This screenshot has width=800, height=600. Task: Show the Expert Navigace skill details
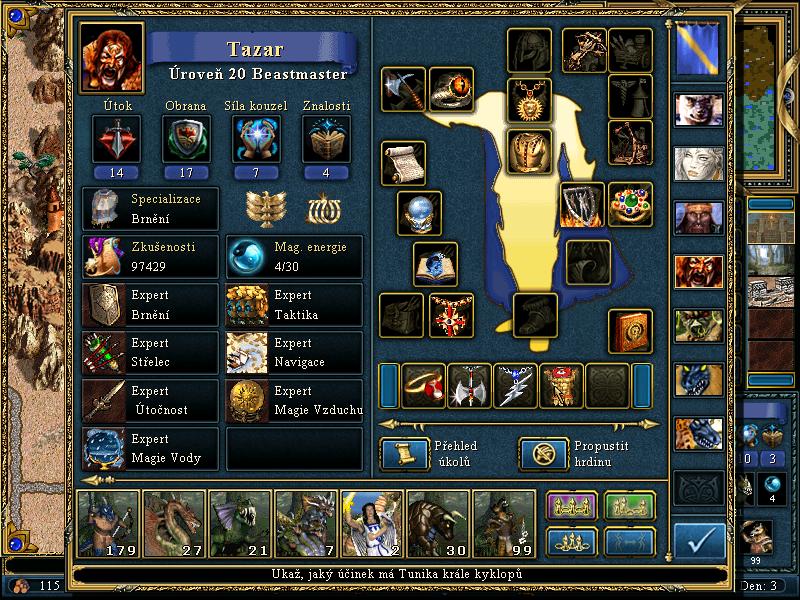click(x=294, y=353)
